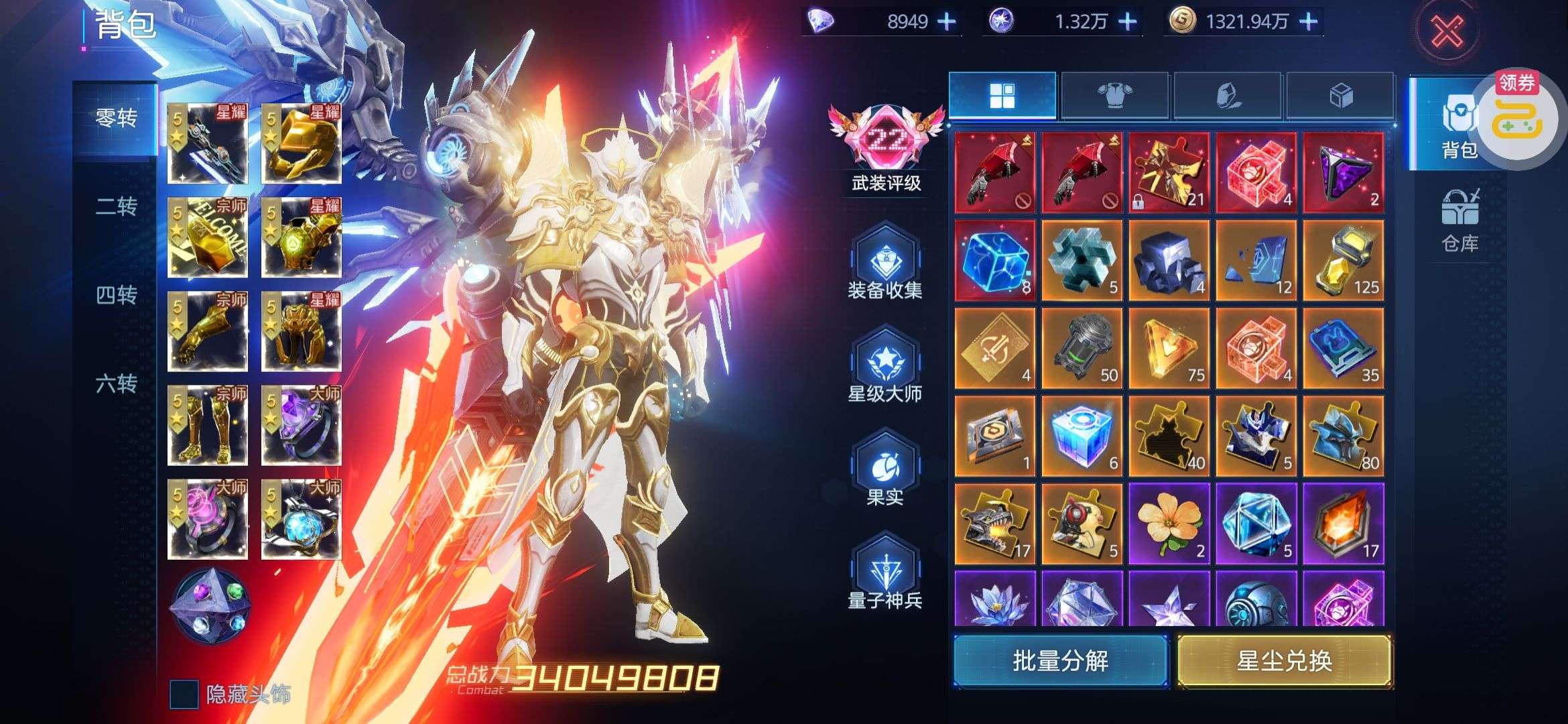Show the cube category filter tab
1568x724 pixels.
click(1340, 97)
